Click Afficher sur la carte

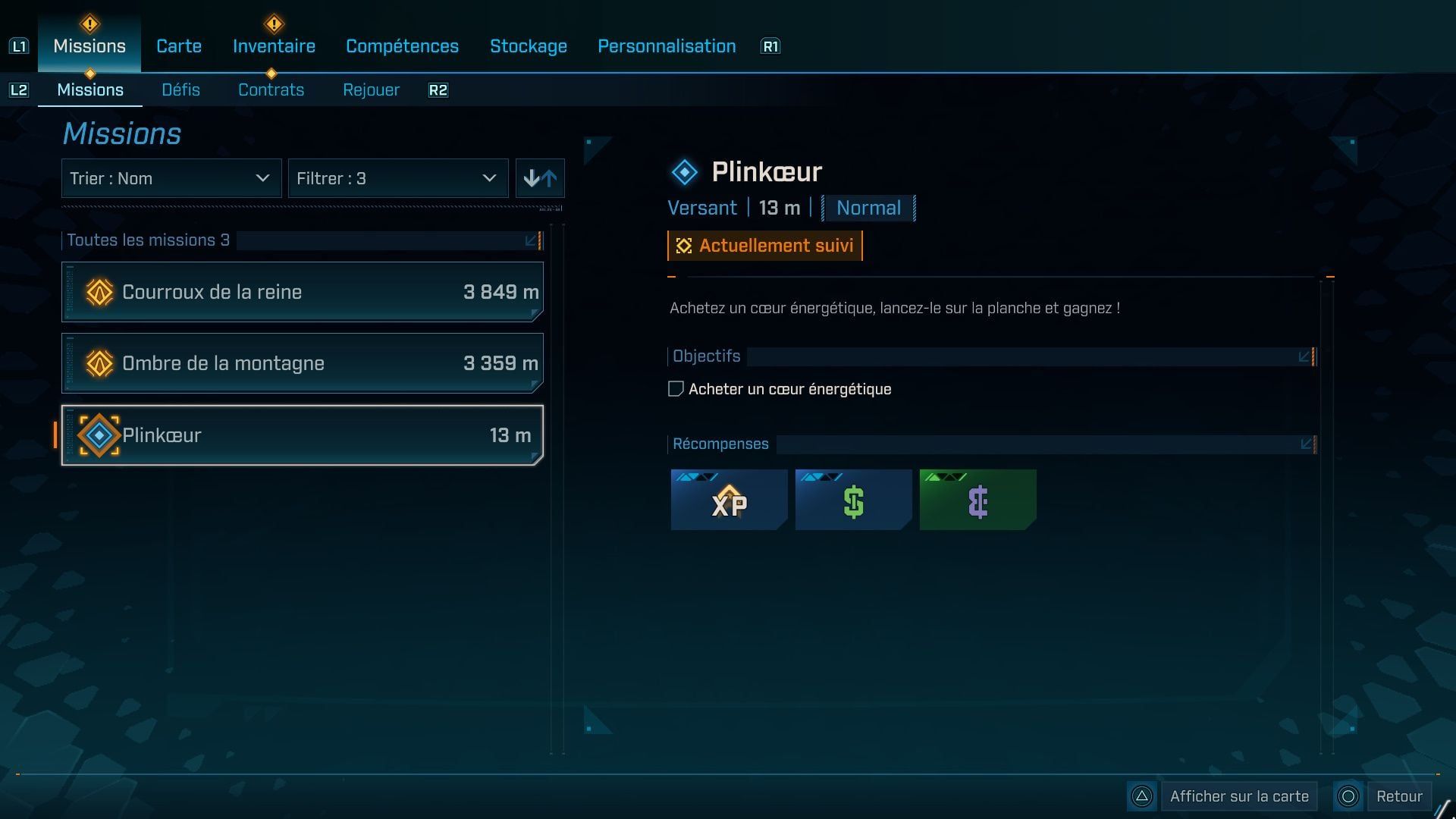(1238, 796)
